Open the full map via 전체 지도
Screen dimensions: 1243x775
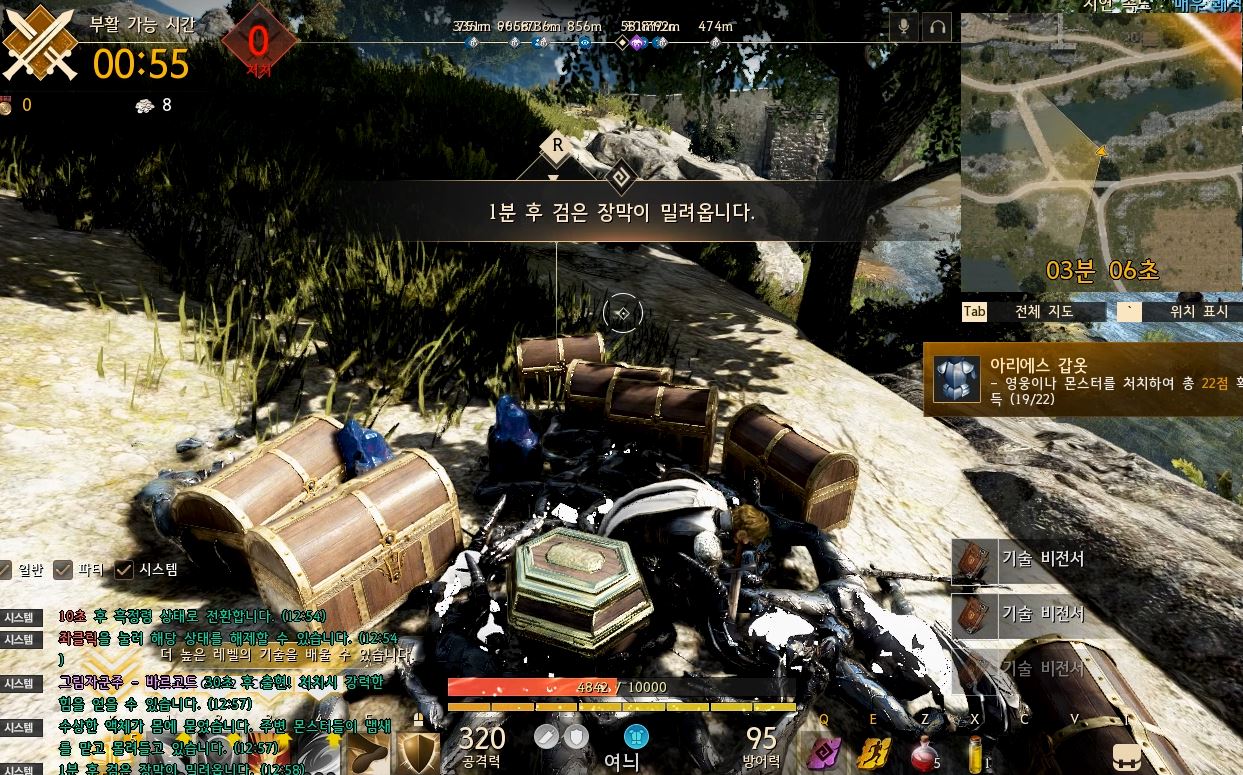[x=1033, y=311]
